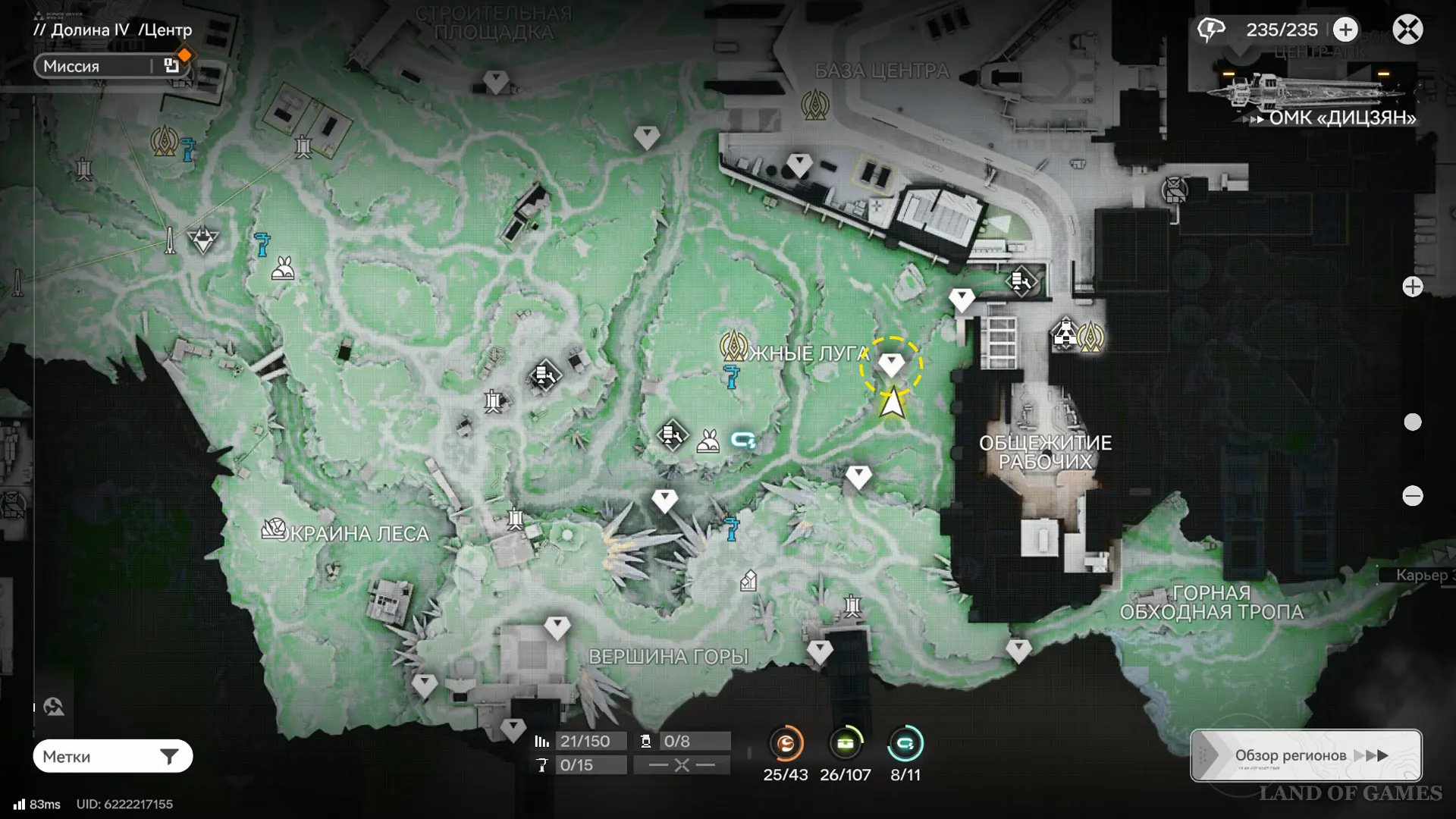Open Обзор регионов region overview
This screenshot has height=819, width=1456.
1306,755
